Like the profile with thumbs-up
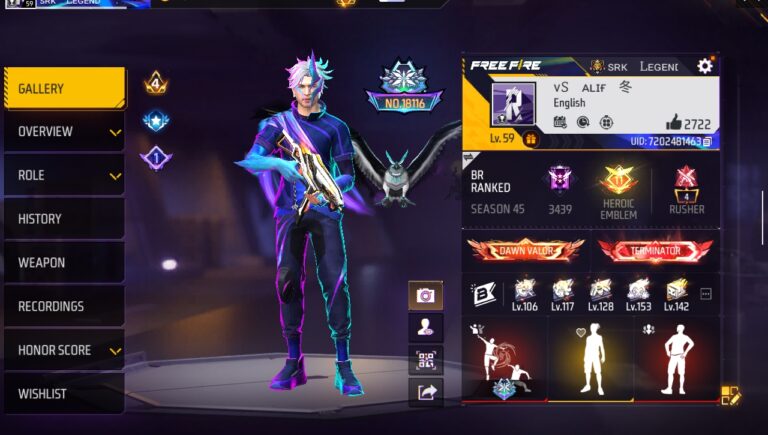Image resolution: width=768 pixels, height=435 pixels. (674, 122)
